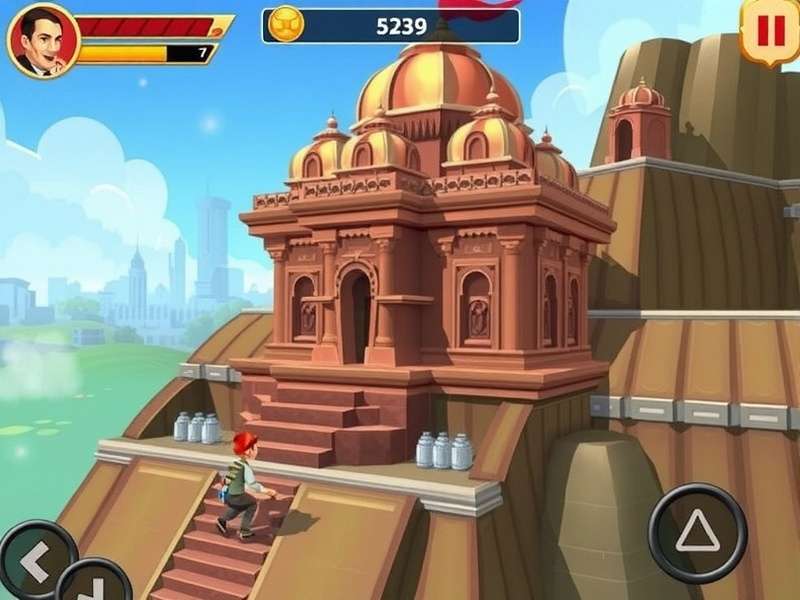Open the character portrait avatar

point(42,41)
